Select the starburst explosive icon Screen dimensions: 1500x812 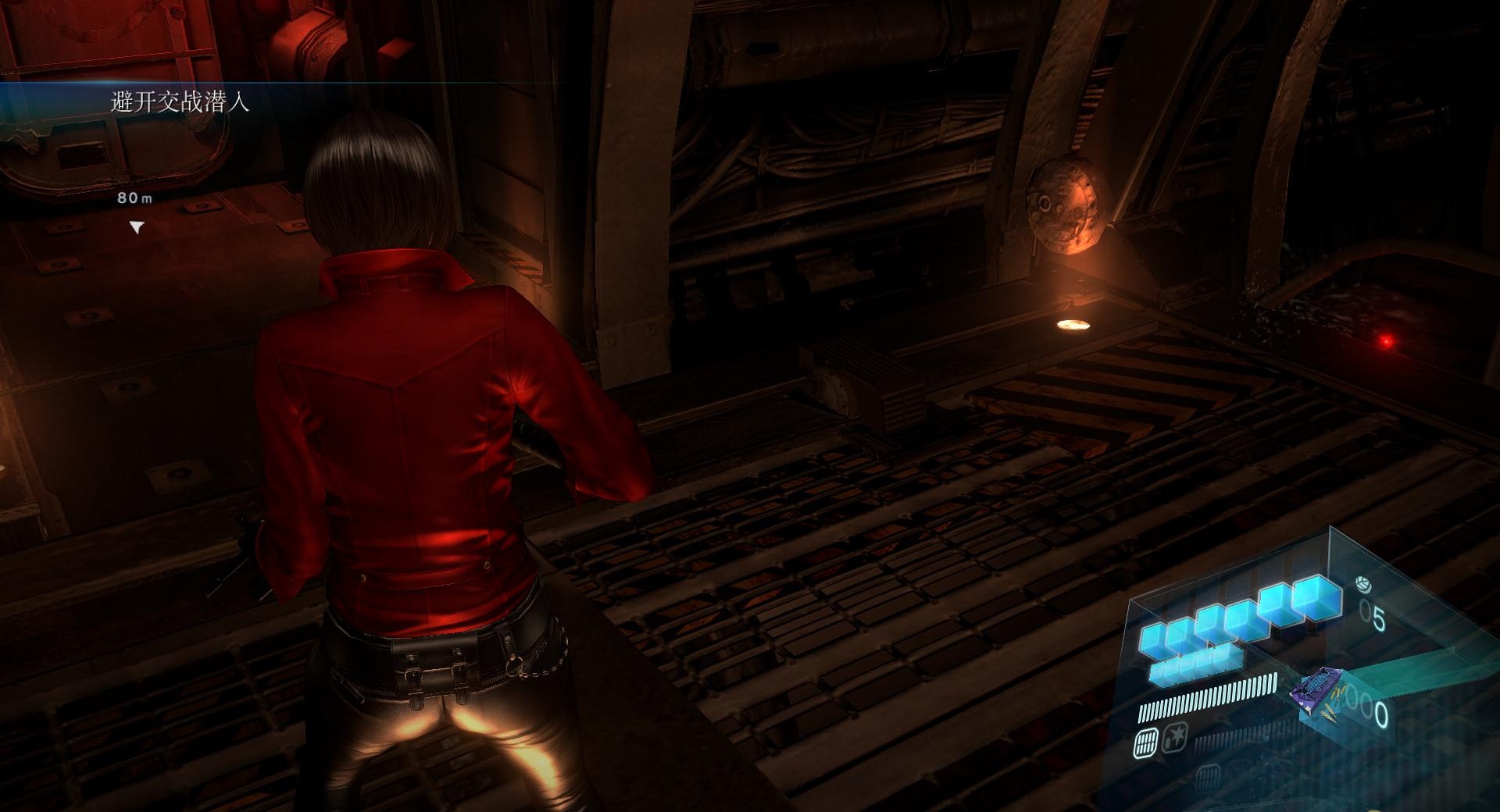[x=1174, y=736]
